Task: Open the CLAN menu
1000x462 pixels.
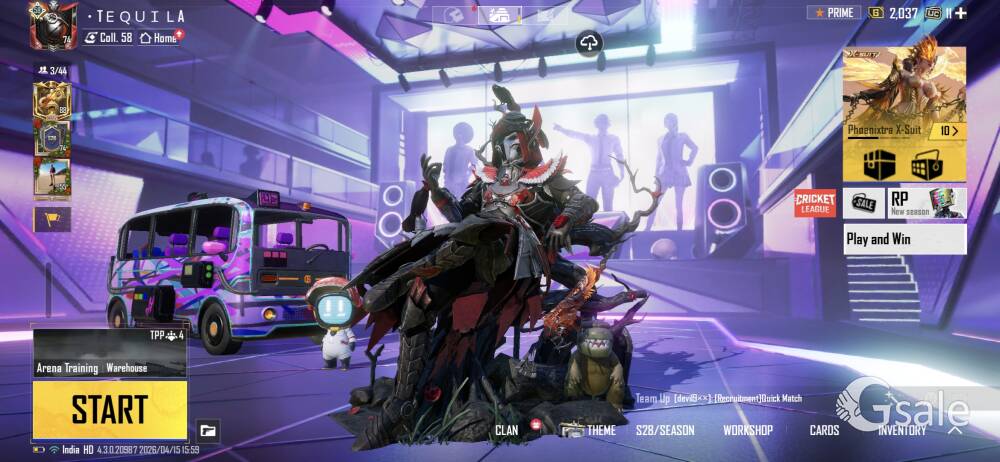Action: [507, 430]
